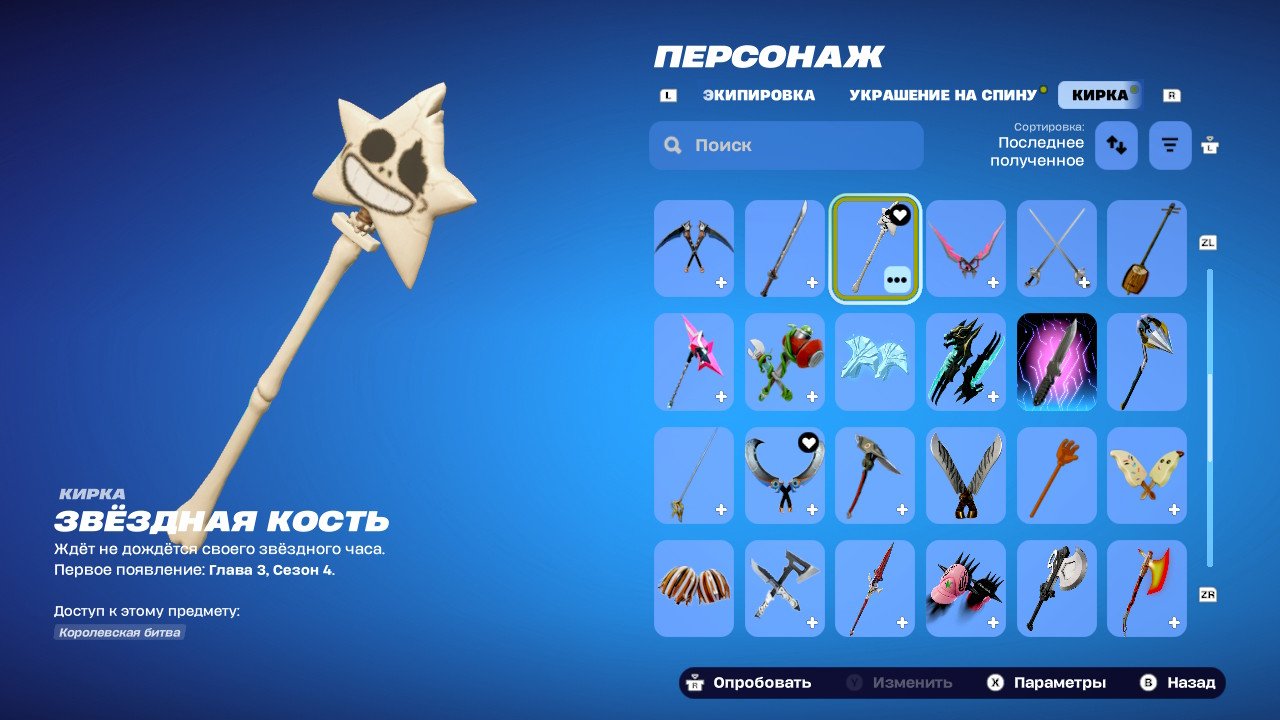The width and height of the screenshot is (1280, 720).
Task: Toggle the favorite heart on the equipped pickaxe
Action: 897,214
